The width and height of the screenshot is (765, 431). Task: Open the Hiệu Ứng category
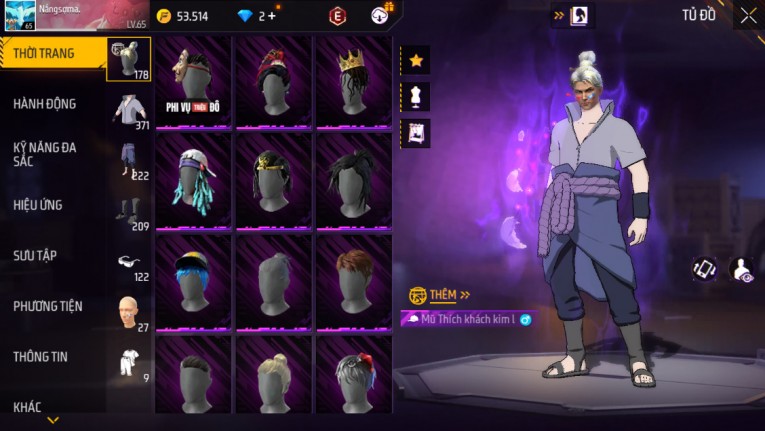tap(38, 205)
